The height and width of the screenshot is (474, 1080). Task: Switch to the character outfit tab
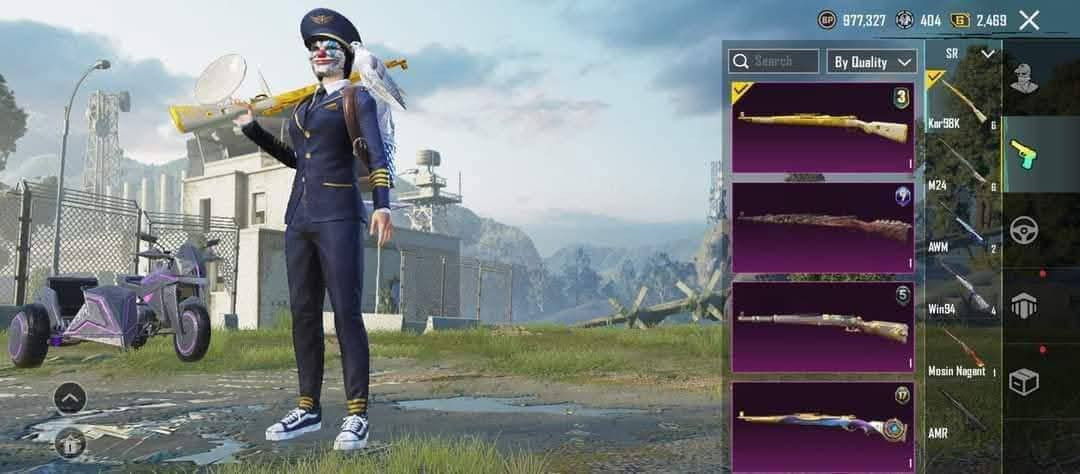[x=1024, y=78]
